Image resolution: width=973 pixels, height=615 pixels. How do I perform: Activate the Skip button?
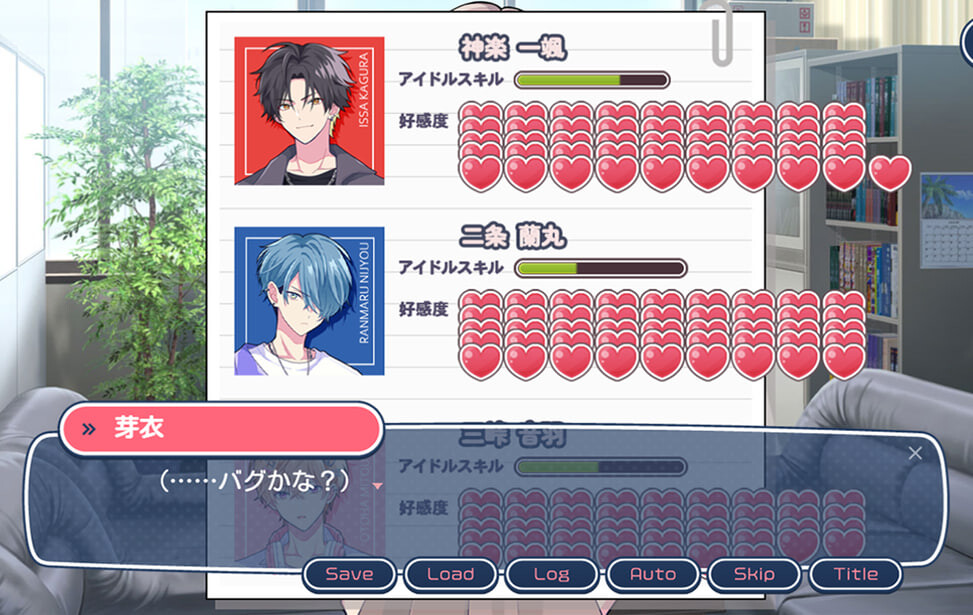754,574
